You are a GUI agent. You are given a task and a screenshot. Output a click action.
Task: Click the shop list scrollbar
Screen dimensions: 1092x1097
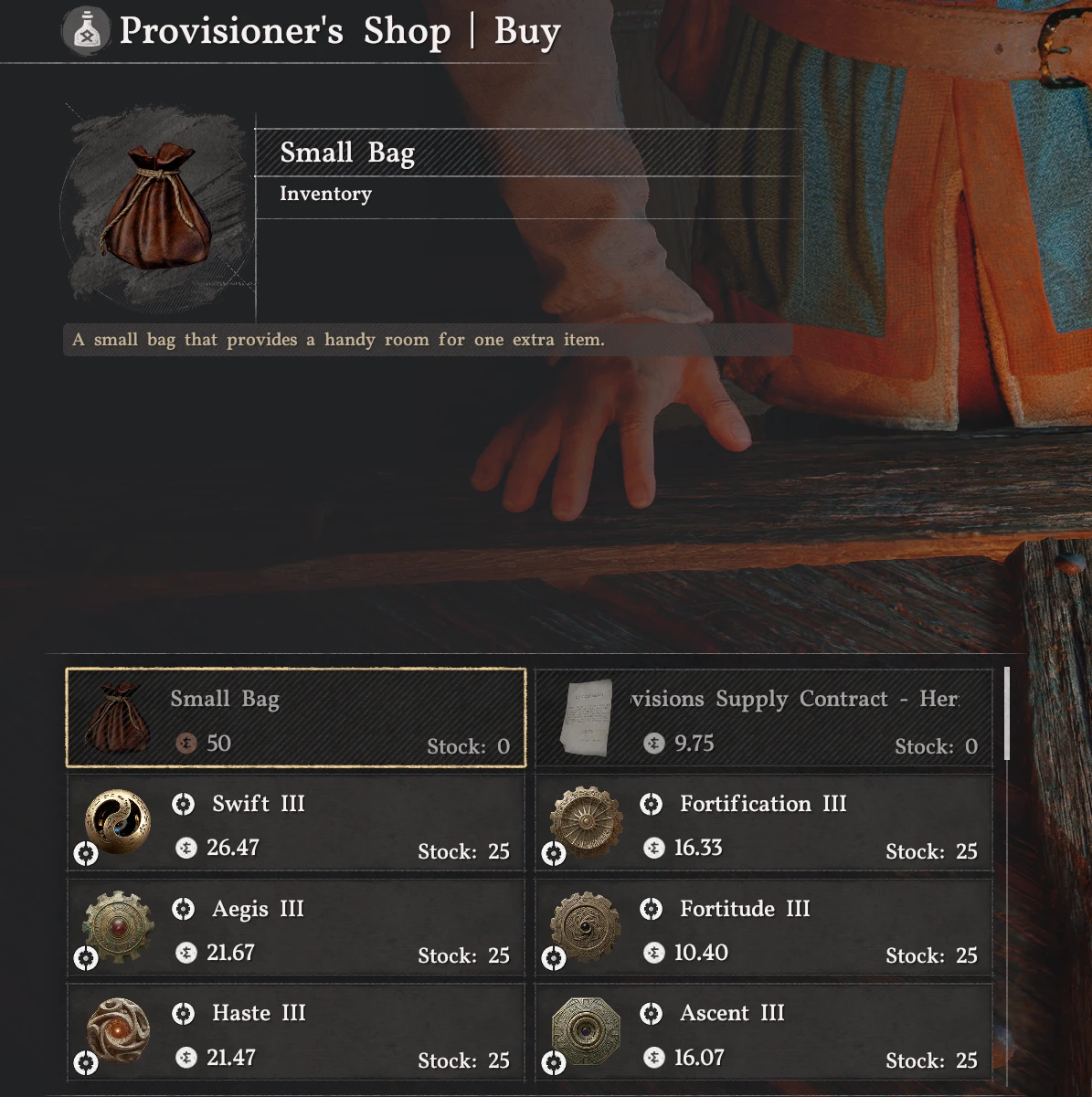(1006, 714)
